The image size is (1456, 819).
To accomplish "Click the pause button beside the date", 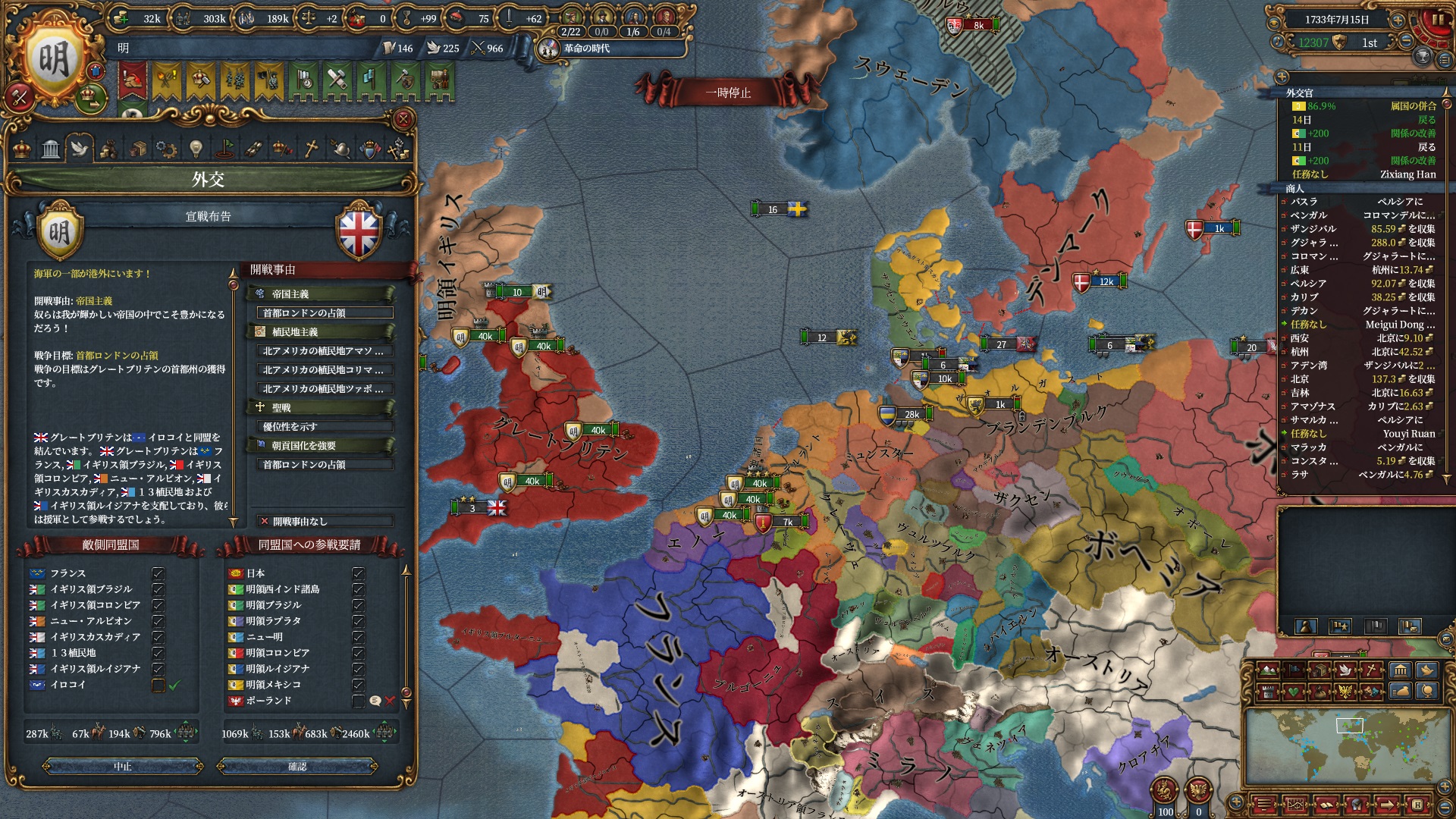I will pos(1436,20).
